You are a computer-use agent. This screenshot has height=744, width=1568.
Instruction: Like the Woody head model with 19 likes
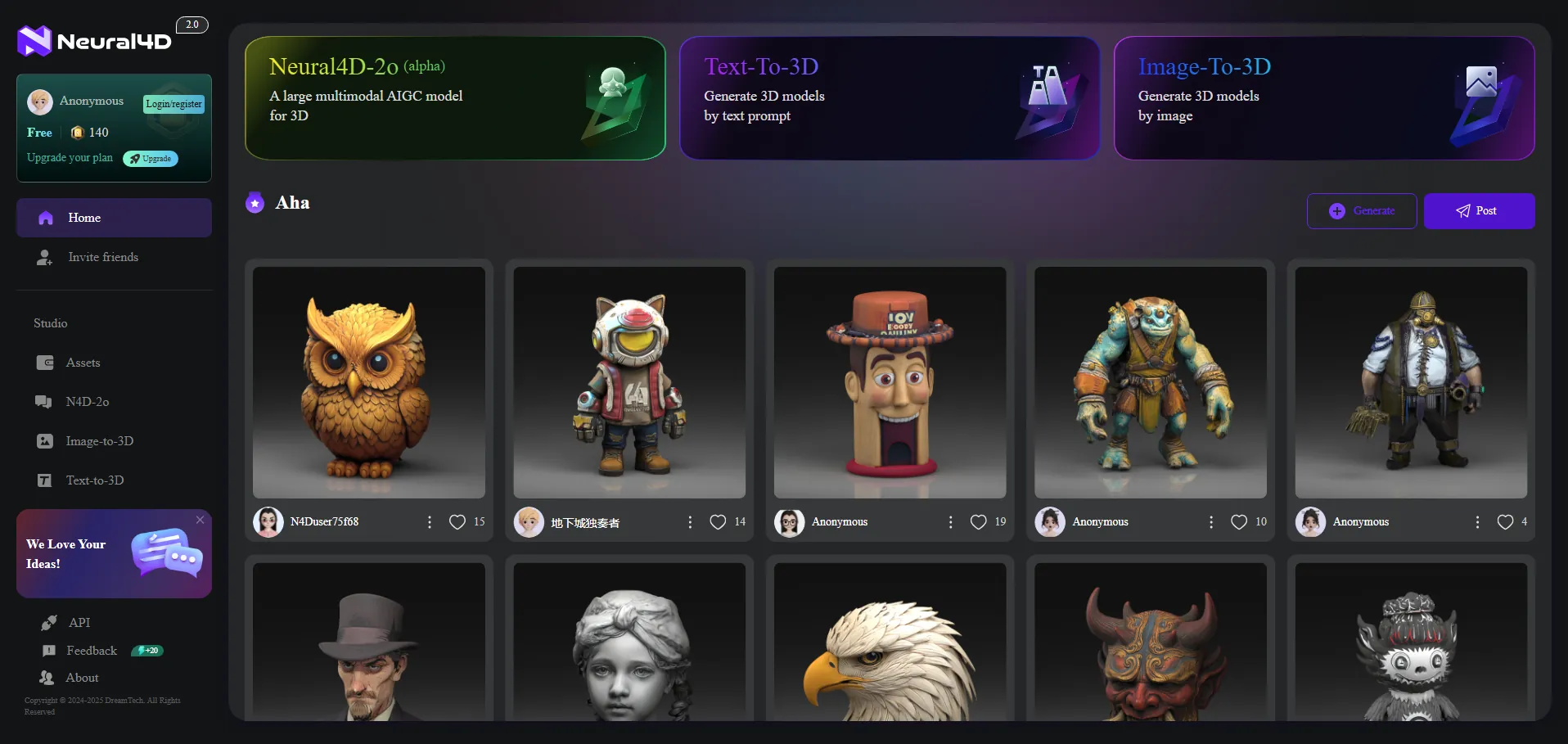[x=978, y=522]
